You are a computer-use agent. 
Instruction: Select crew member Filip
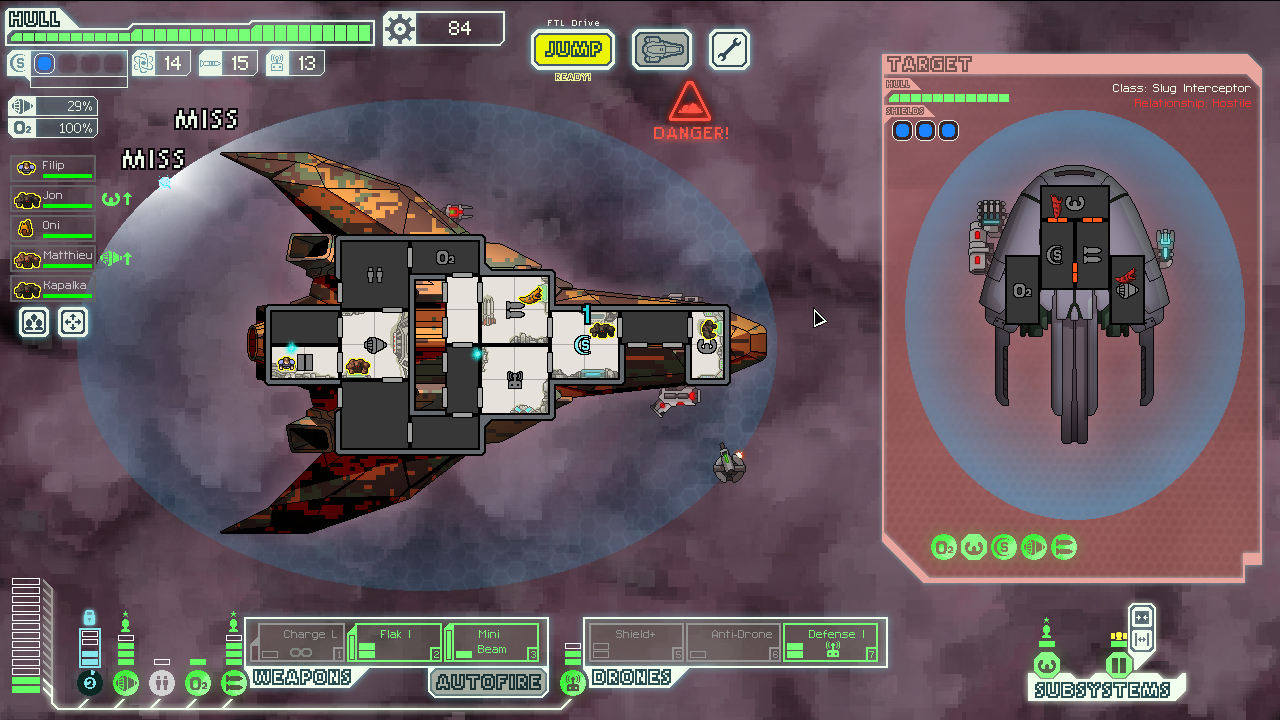pos(54,167)
